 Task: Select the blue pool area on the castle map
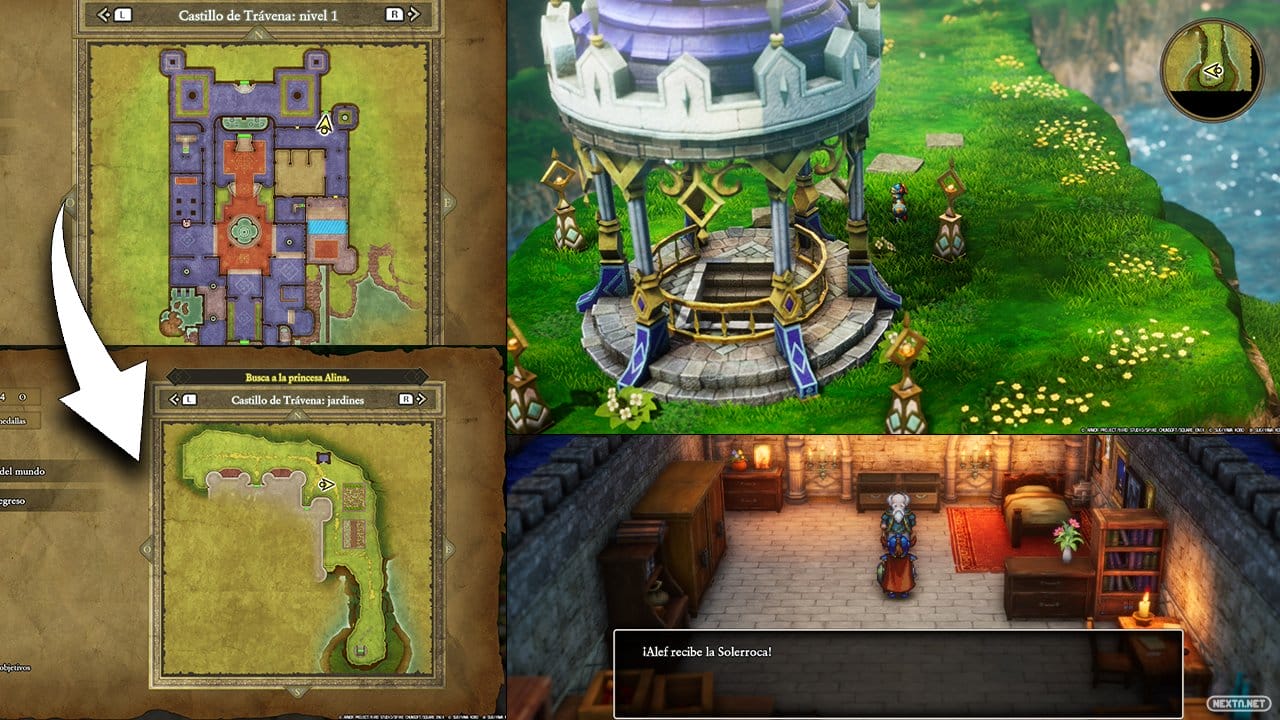coord(328,226)
